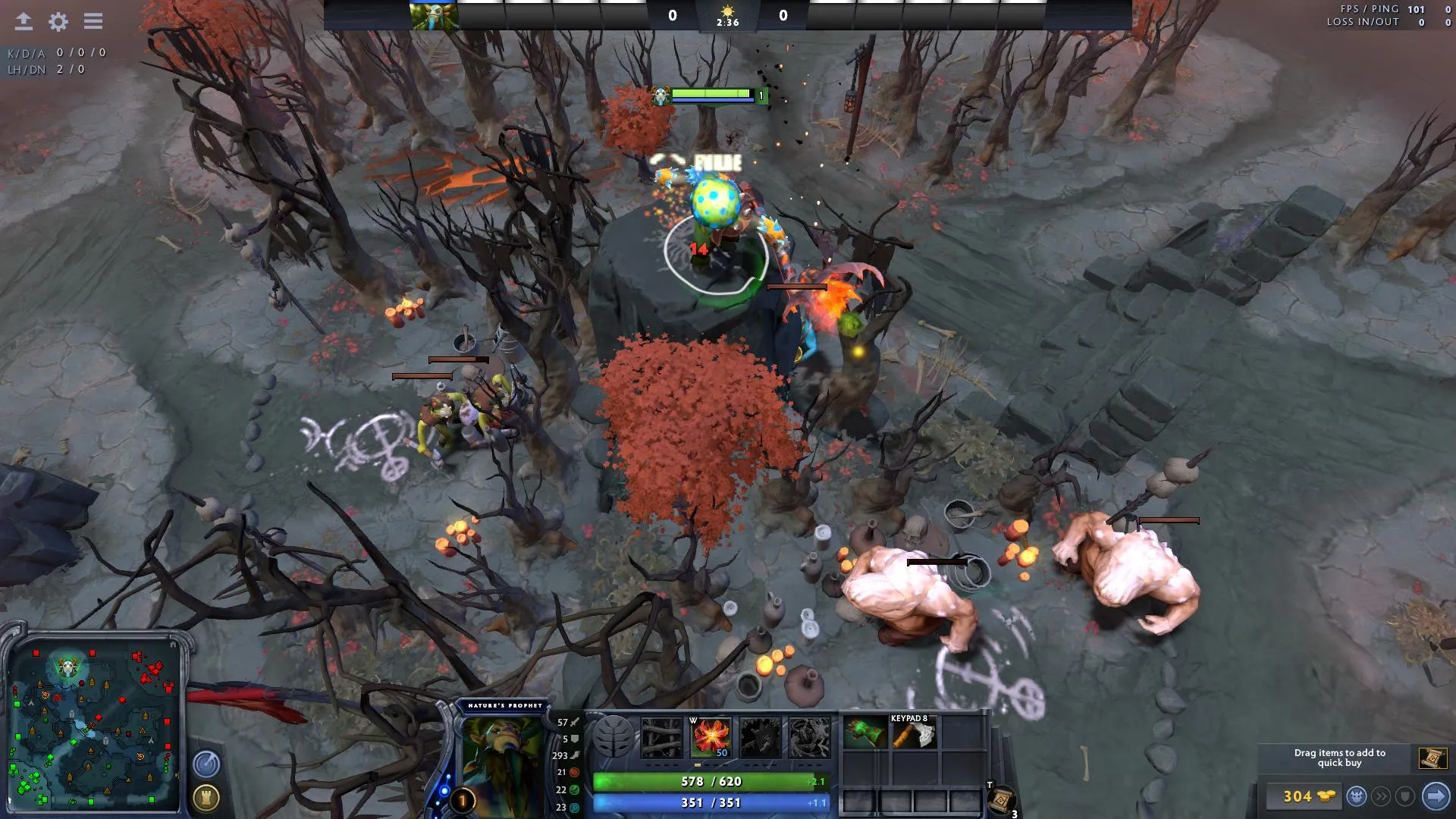Use the Quelling Blade item slot
1456x819 pixels.
tap(914, 734)
